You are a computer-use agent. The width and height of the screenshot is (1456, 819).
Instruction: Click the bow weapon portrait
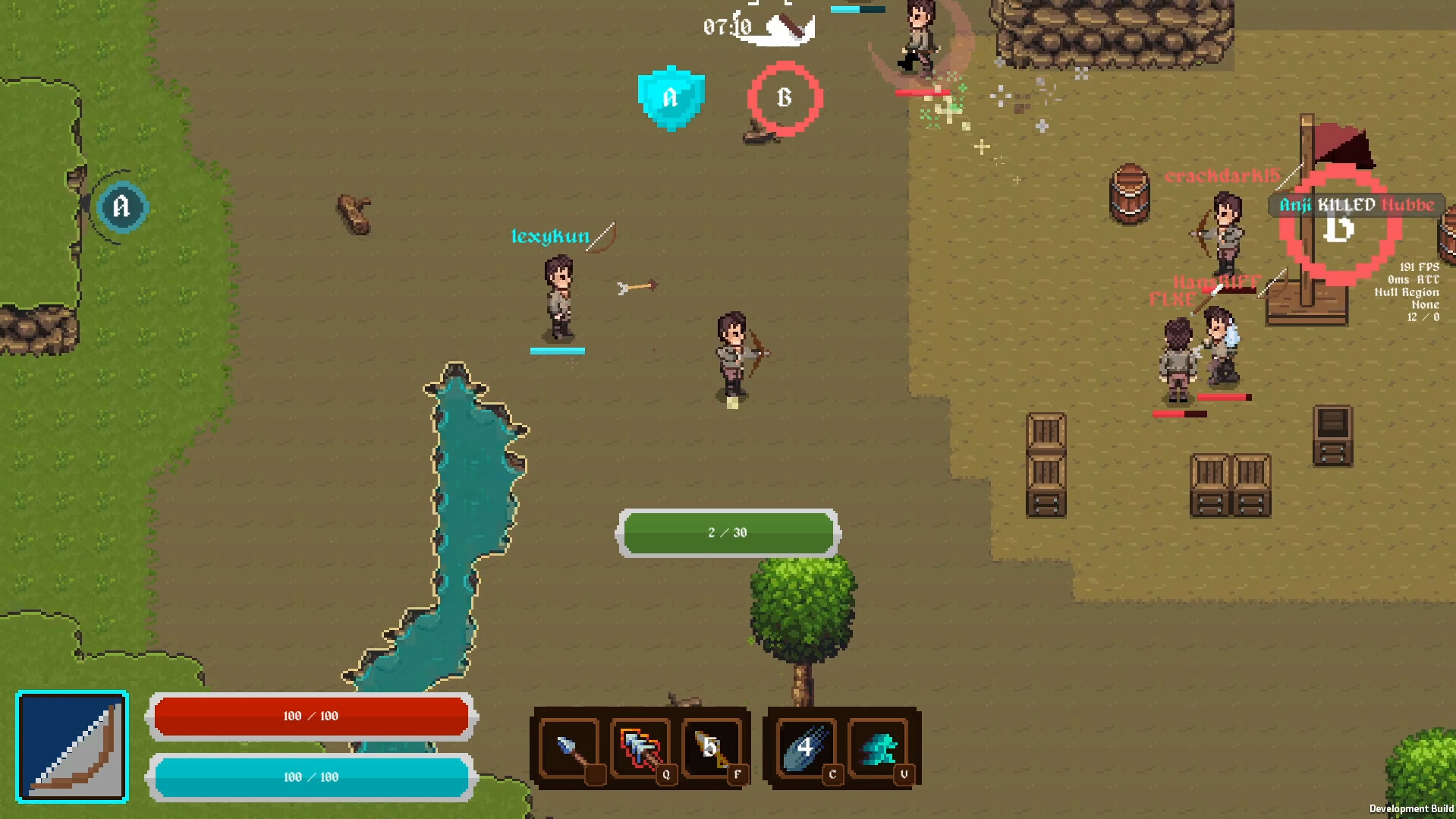72,747
